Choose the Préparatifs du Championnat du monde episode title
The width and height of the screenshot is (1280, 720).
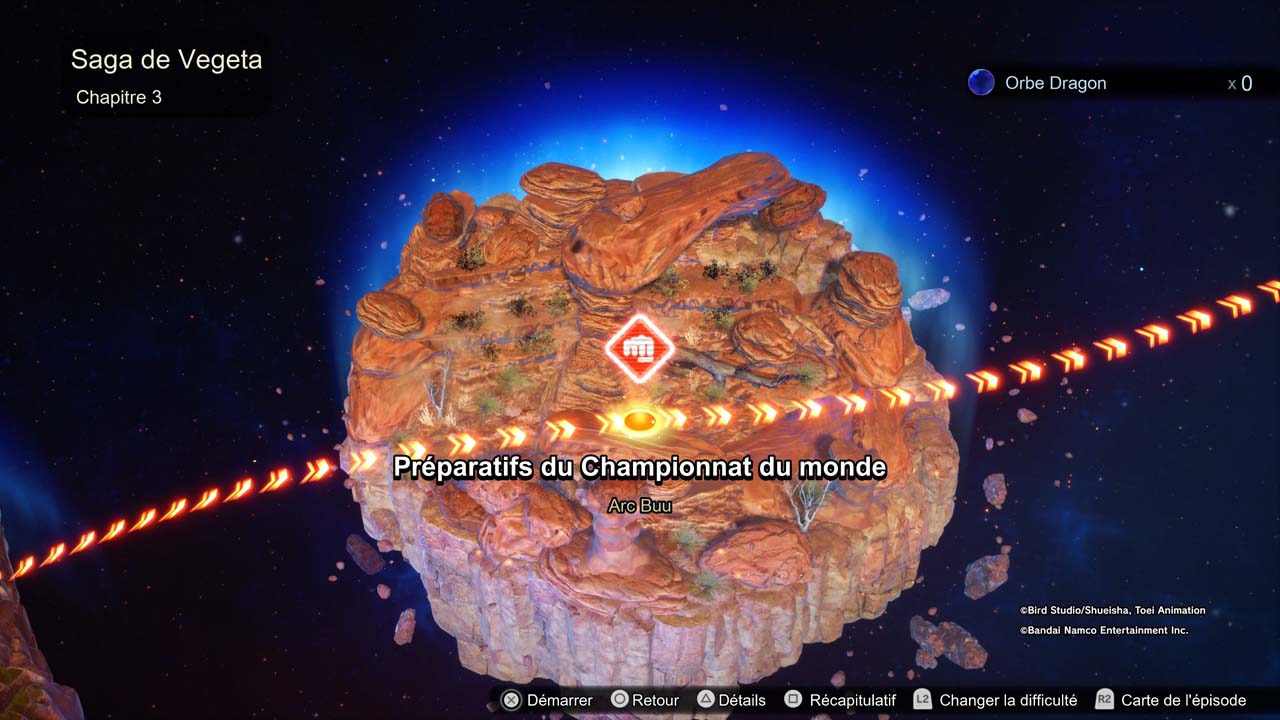point(640,467)
